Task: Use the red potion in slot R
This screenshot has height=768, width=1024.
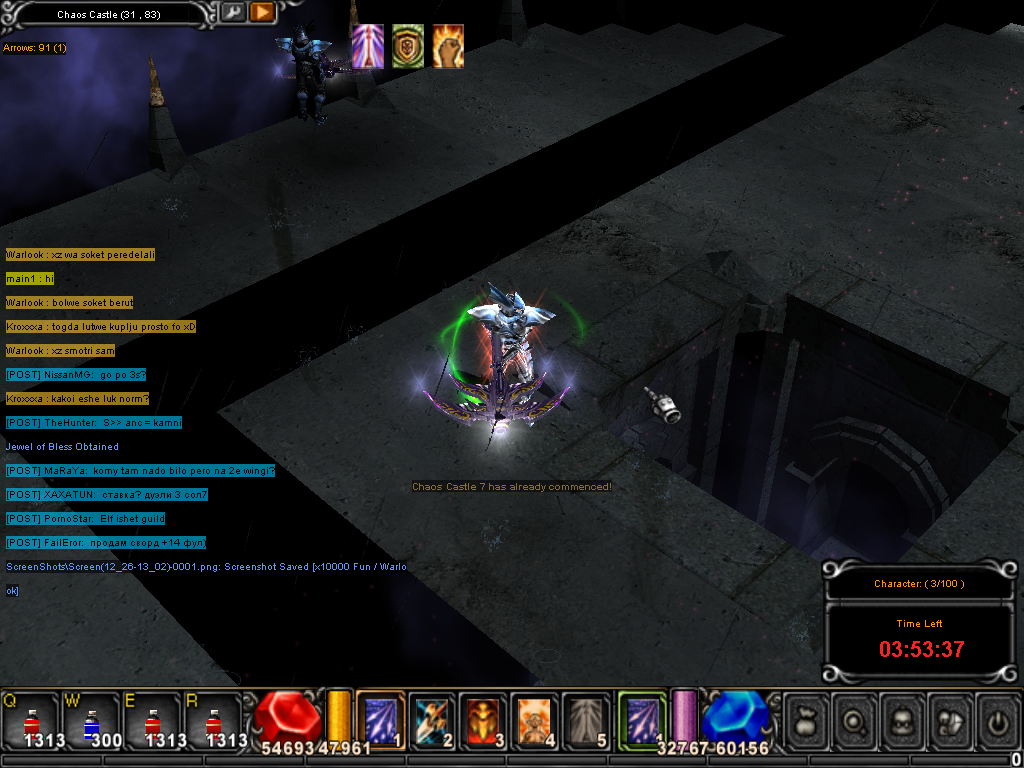Action: point(213,720)
